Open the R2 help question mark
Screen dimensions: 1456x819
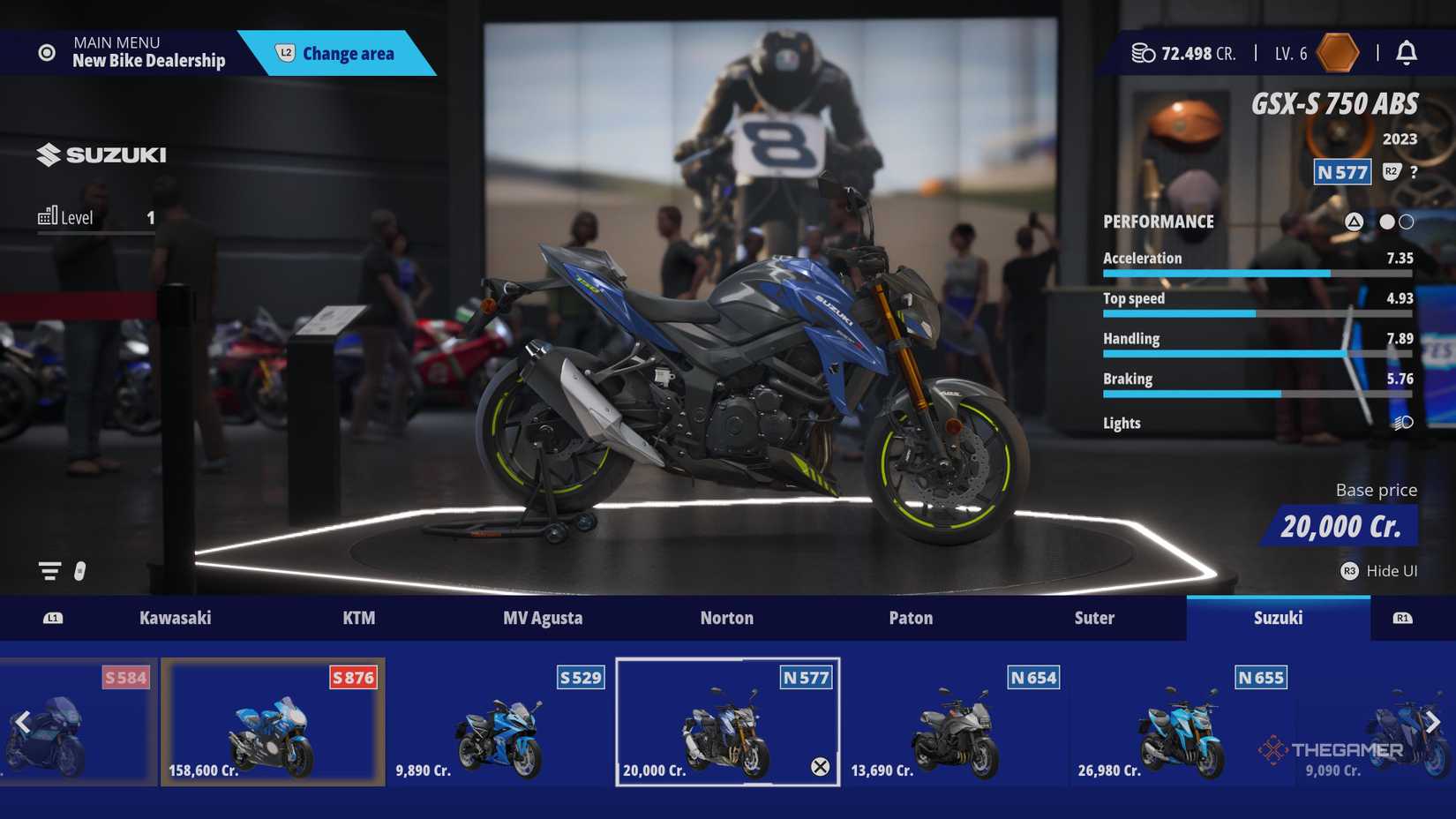pos(1415,173)
